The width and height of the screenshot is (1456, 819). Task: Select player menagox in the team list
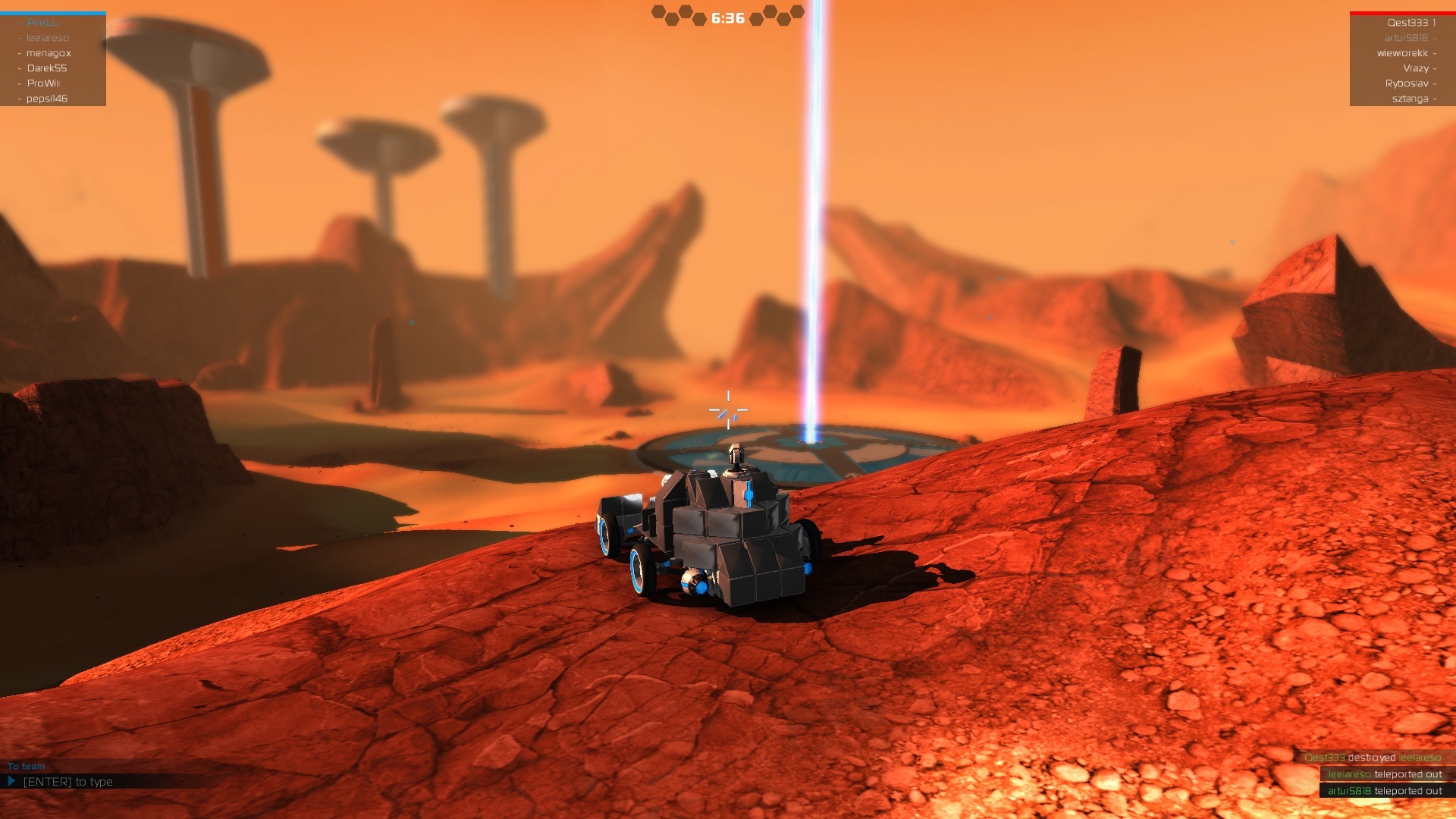pyautogui.click(x=49, y=53)
